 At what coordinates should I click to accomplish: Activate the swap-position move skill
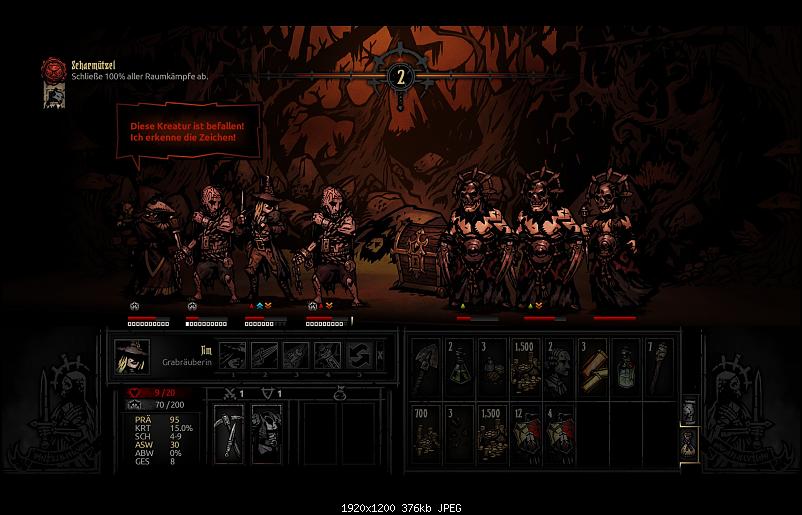357,356
